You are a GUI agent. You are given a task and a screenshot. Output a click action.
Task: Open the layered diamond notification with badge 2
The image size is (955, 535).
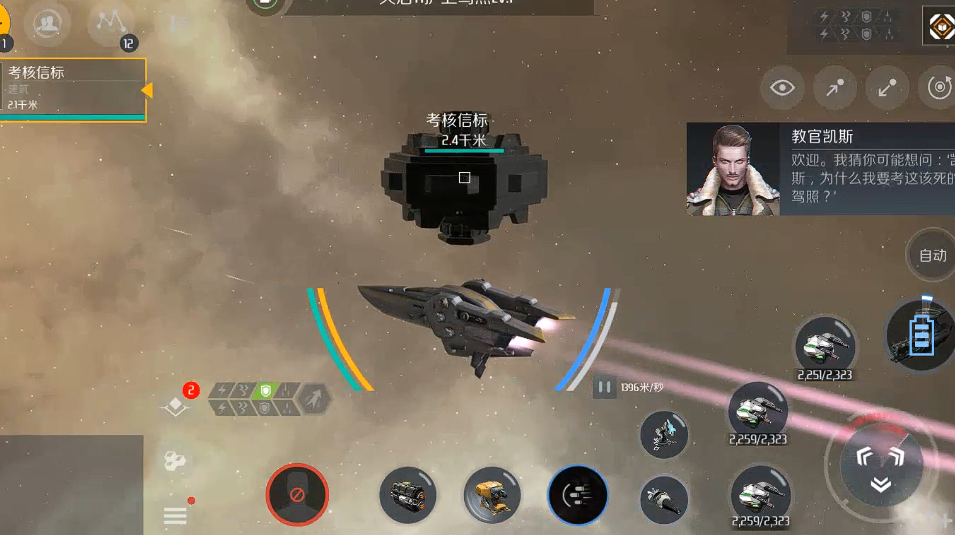178,403
